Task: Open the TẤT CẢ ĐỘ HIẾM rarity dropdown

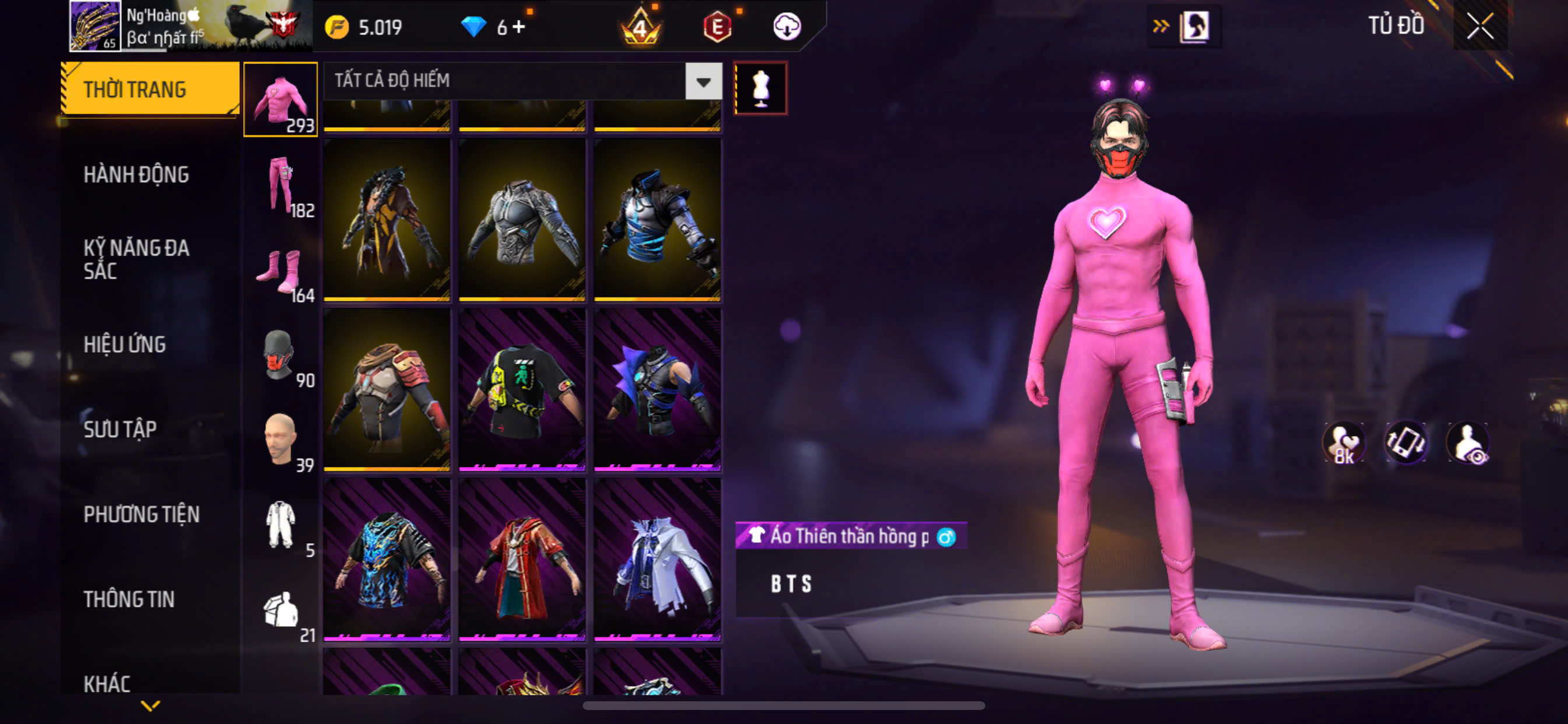Action: pos(703,81)
